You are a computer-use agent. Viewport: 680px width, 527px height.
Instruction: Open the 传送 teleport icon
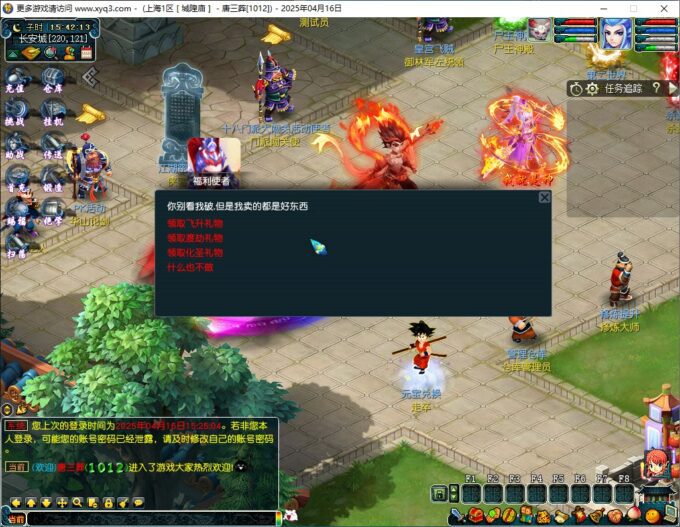click(52, 145)
